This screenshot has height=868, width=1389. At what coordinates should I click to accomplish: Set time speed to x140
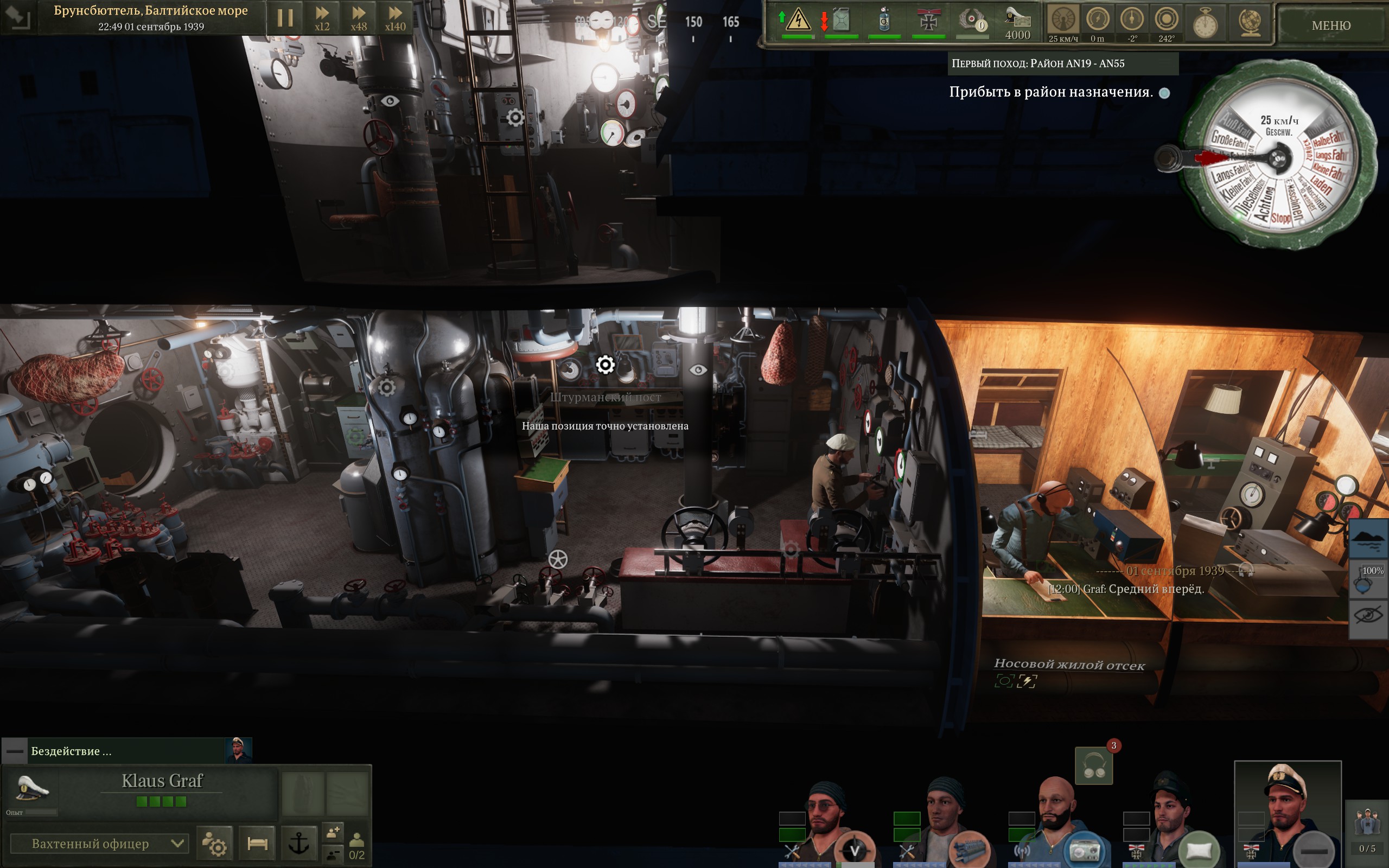(x=395, y=18)
